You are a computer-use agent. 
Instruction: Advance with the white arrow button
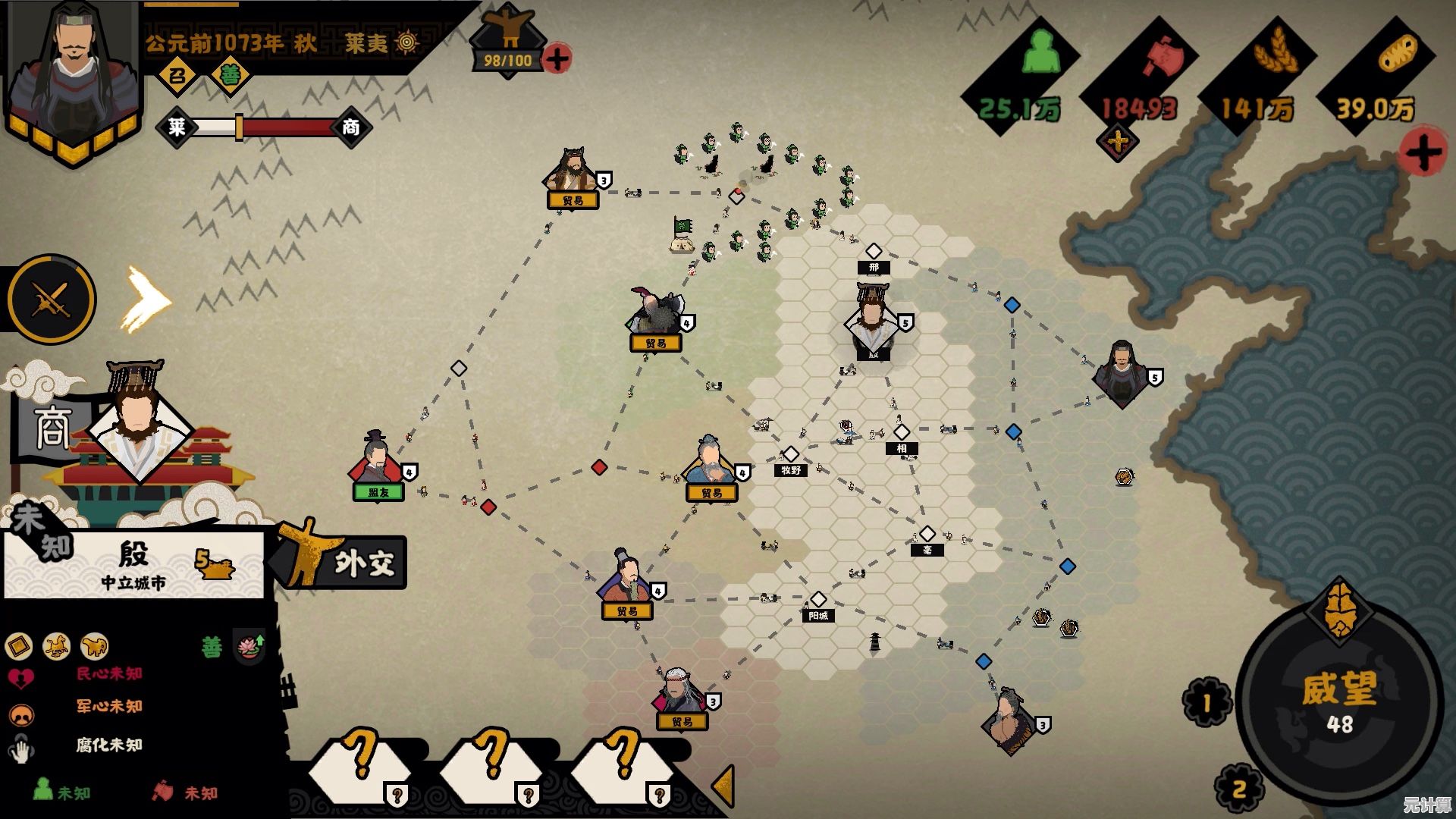pos(146,300)
